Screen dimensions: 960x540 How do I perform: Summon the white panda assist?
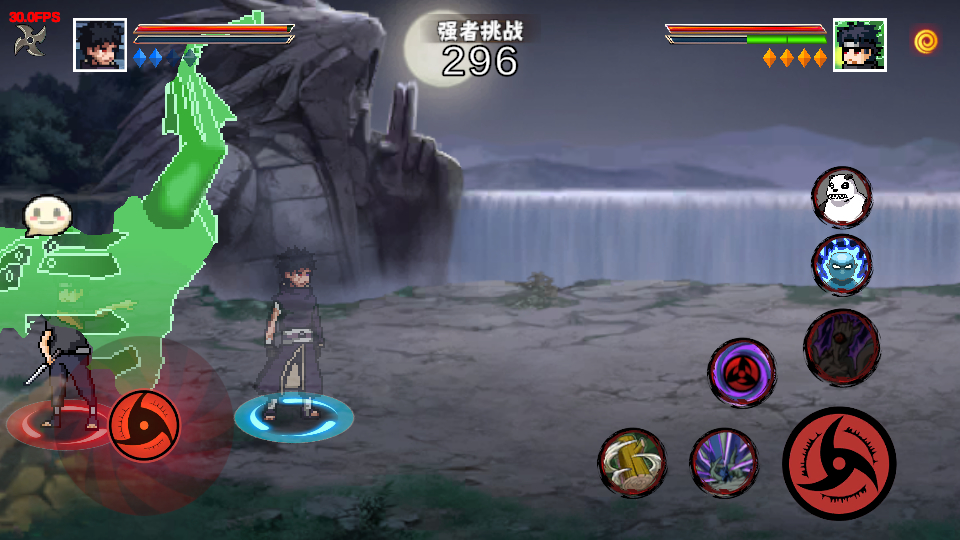(841, 197)
